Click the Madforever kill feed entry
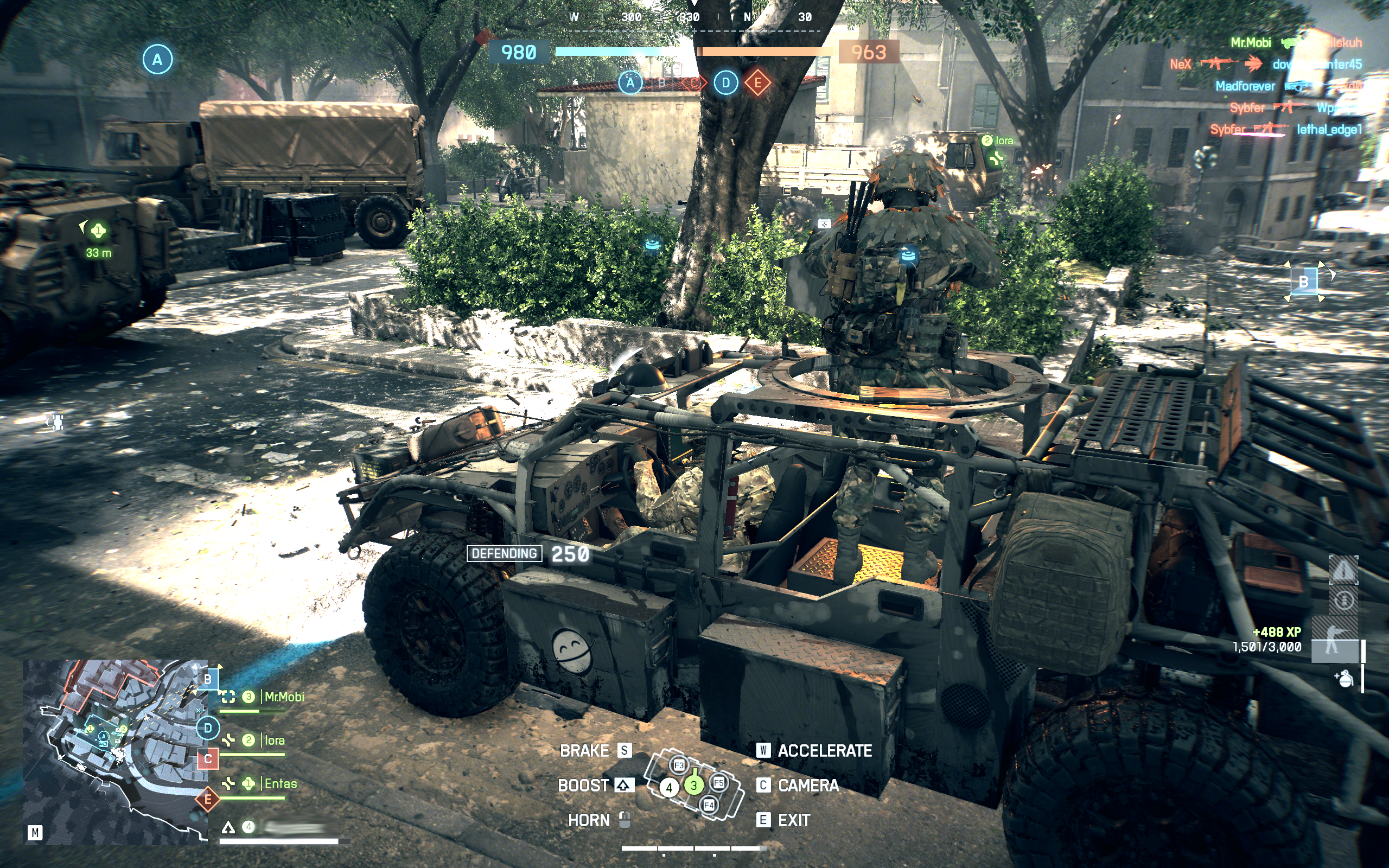This screenshot has height=868, width=1389. click(x=1245, y=86)
